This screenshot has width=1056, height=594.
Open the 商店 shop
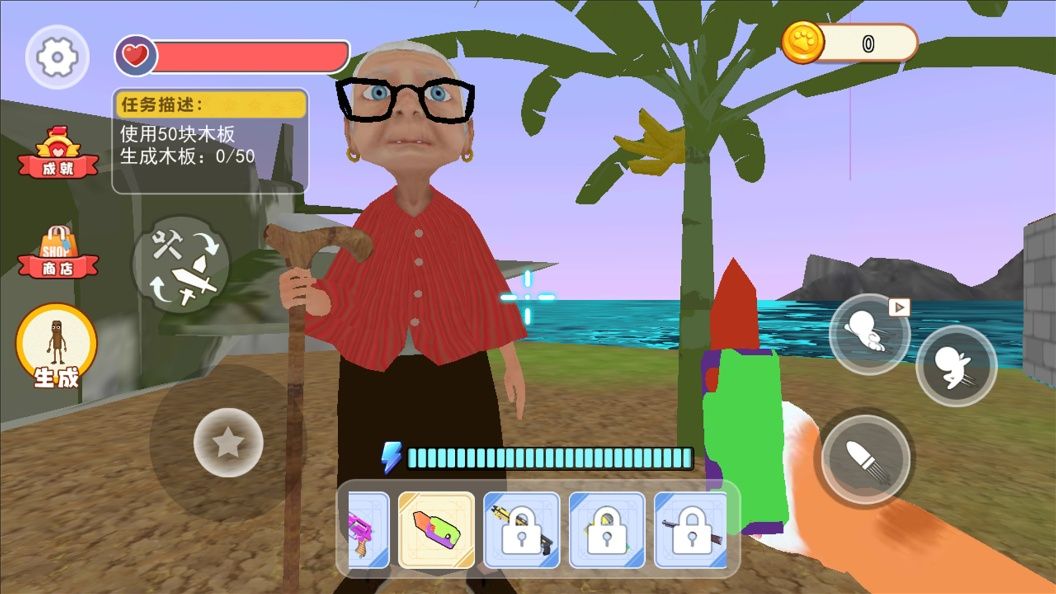(58, 252)
